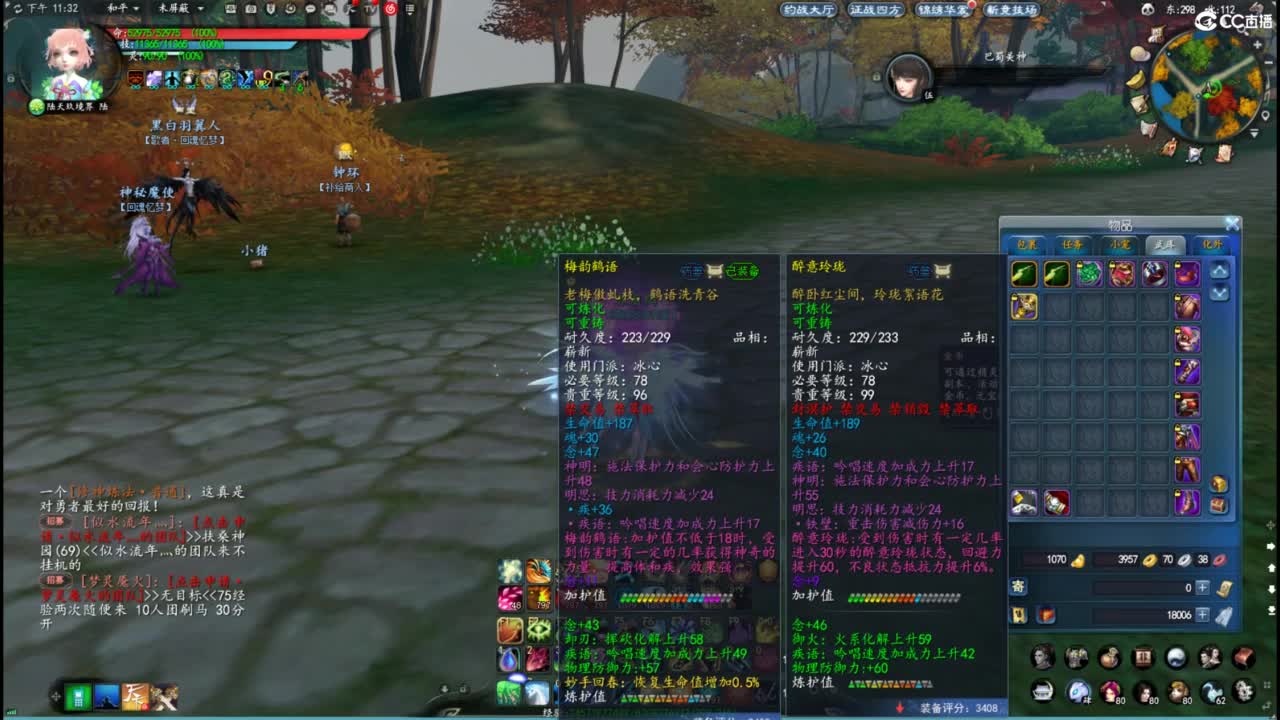Toggle the lock on the green gem item

[1077, 264]
